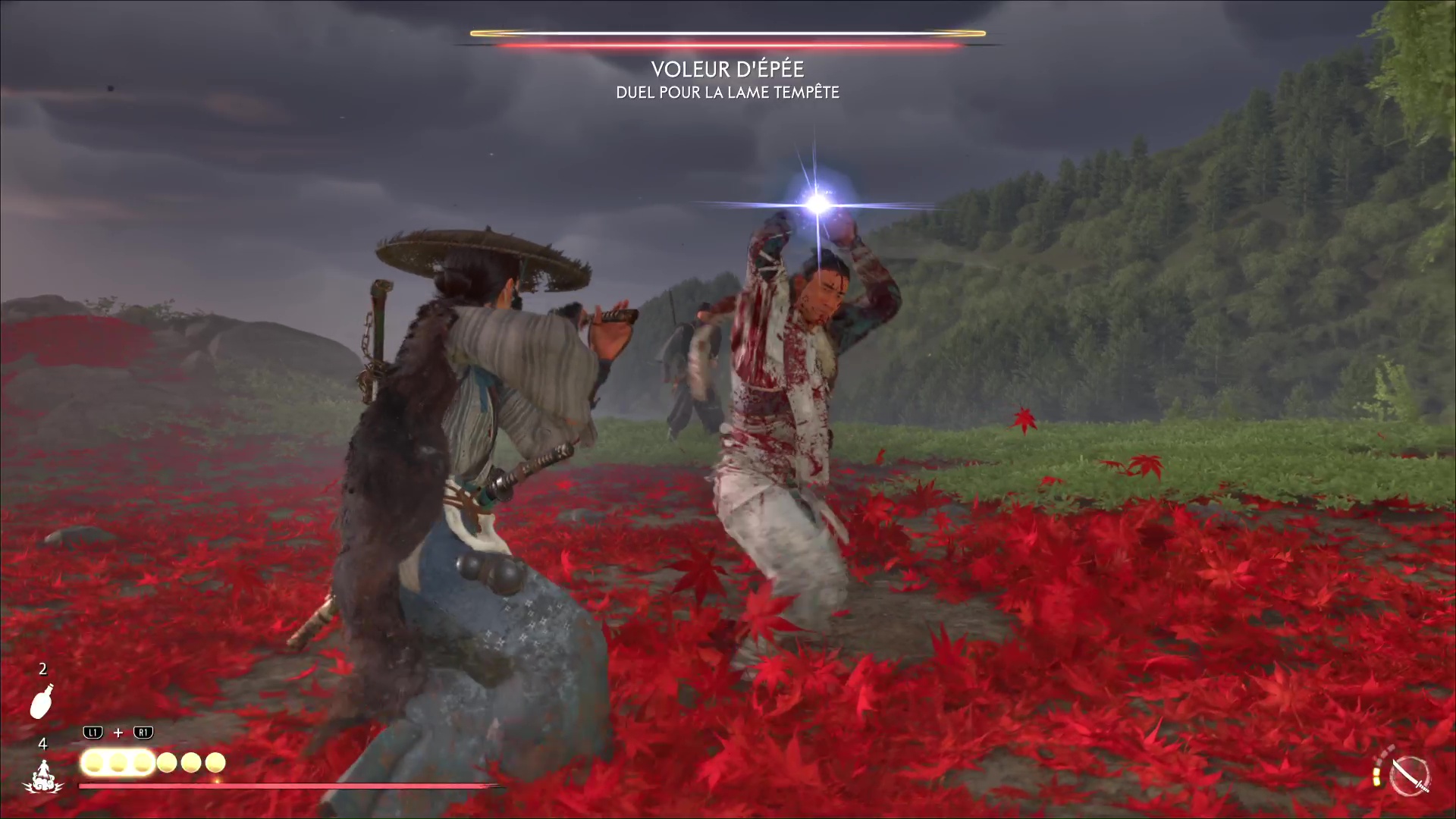Select the katana weapon icon

1410,777
